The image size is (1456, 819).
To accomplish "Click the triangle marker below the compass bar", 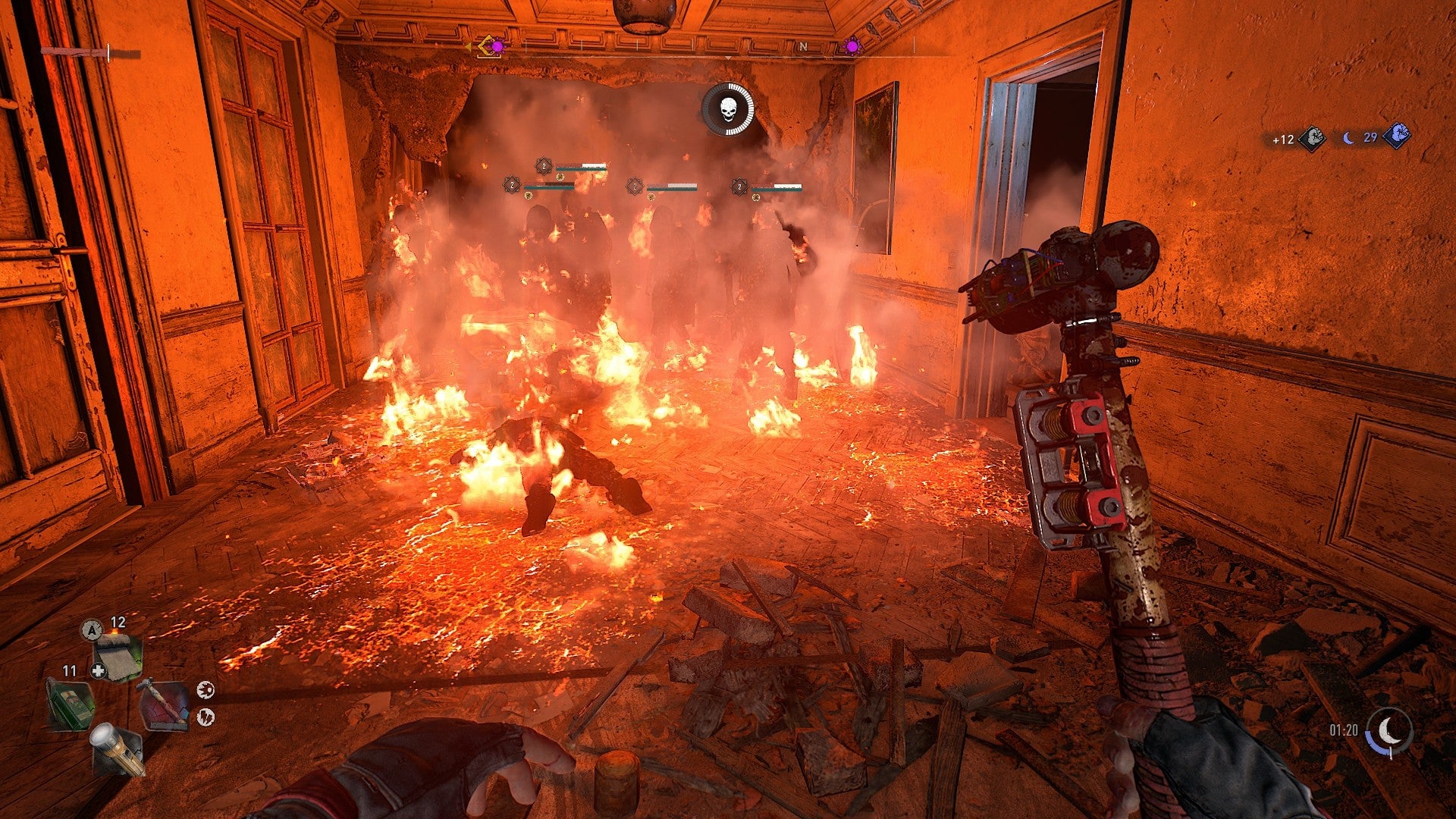I will click(728, 58).
